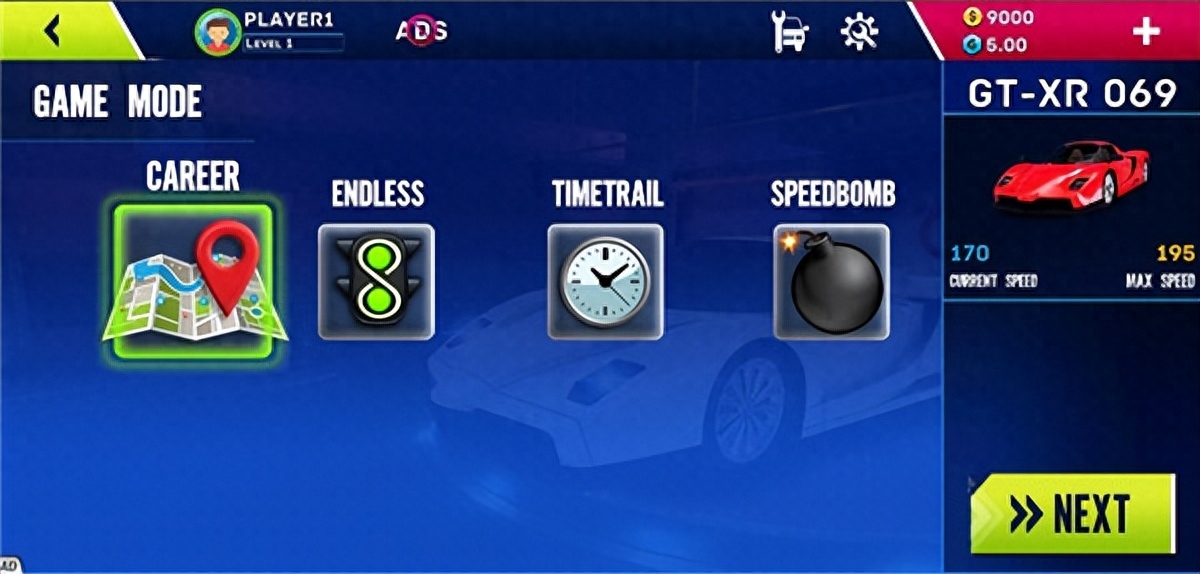Add currency with the plus button
This screenshot has width=1200, height=574.
[1145, 31]
